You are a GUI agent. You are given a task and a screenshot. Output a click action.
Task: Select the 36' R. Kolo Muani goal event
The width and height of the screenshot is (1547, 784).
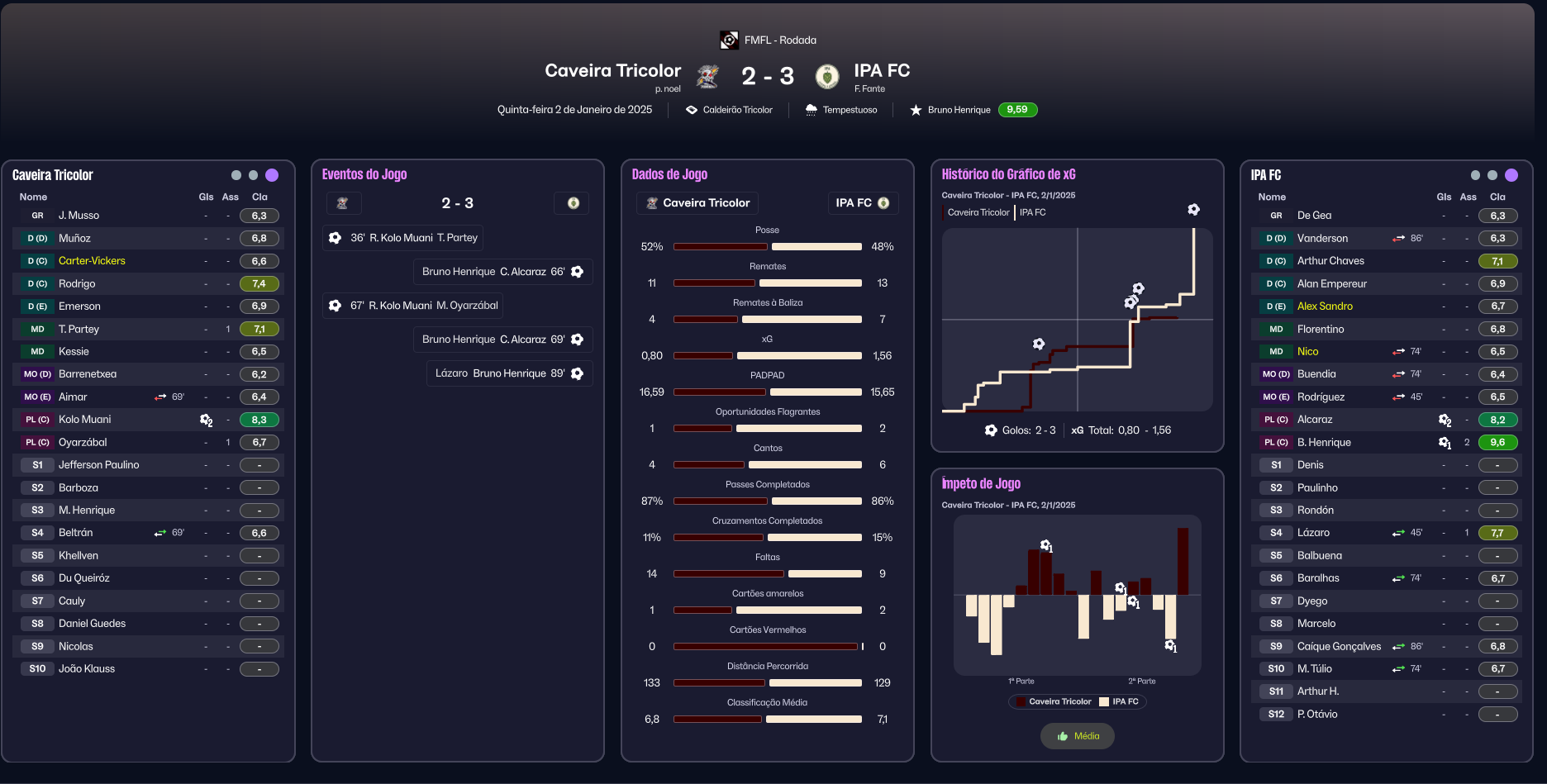point(403,238)
